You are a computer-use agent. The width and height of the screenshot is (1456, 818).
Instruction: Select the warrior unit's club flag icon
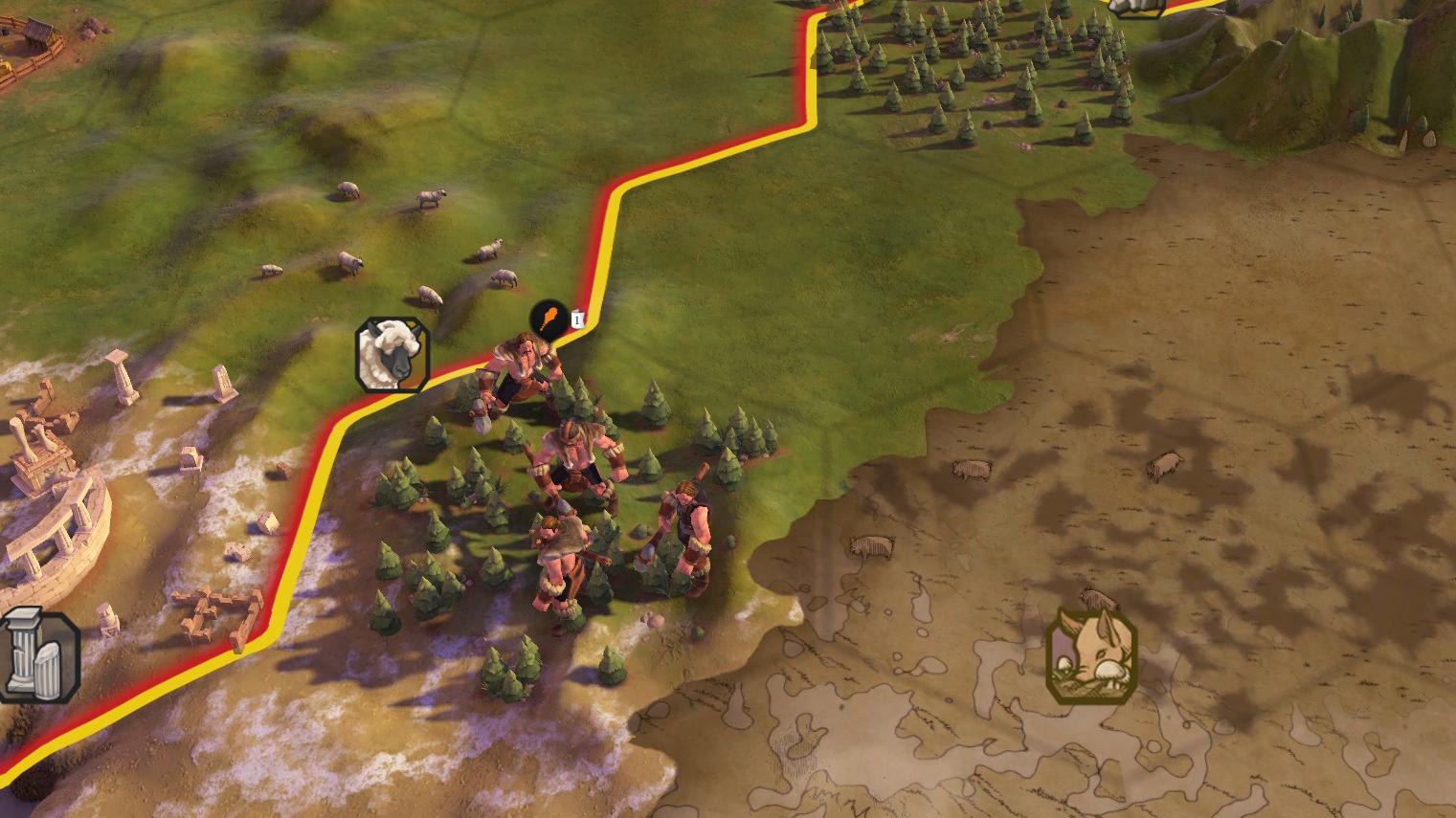point(549,318)
